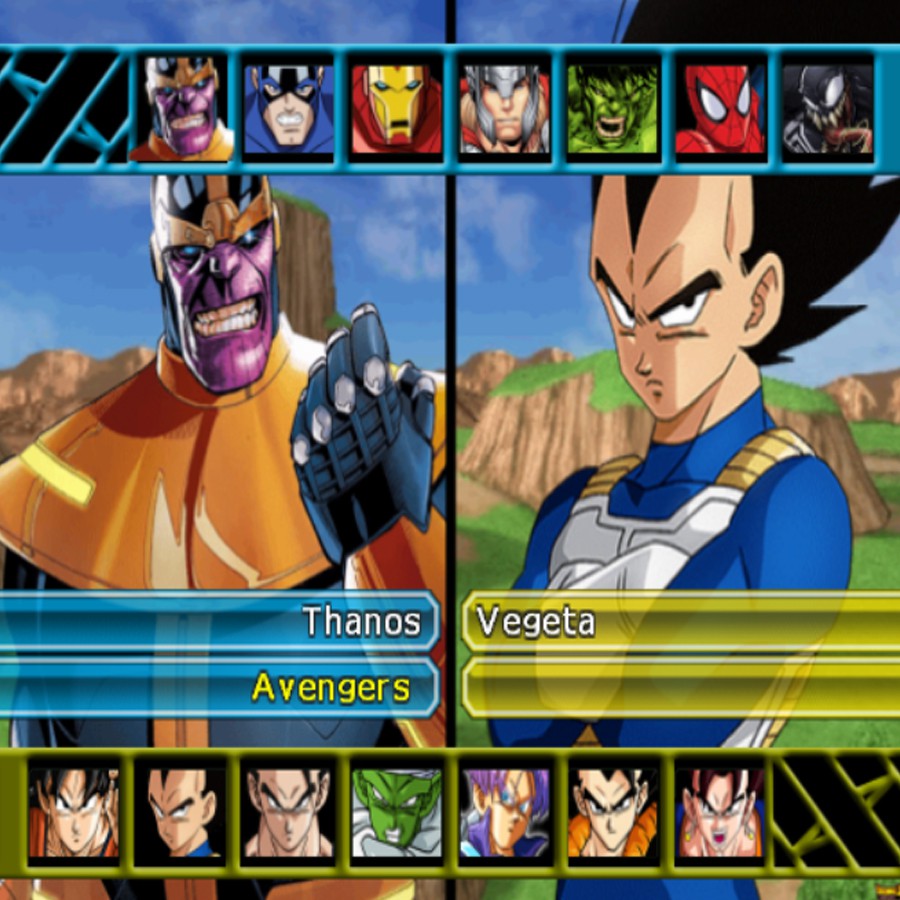Screen dimensions: 900x900
Task: Click the Avengers team label bar
Action: pyautogui.click(x=220, y=687)
